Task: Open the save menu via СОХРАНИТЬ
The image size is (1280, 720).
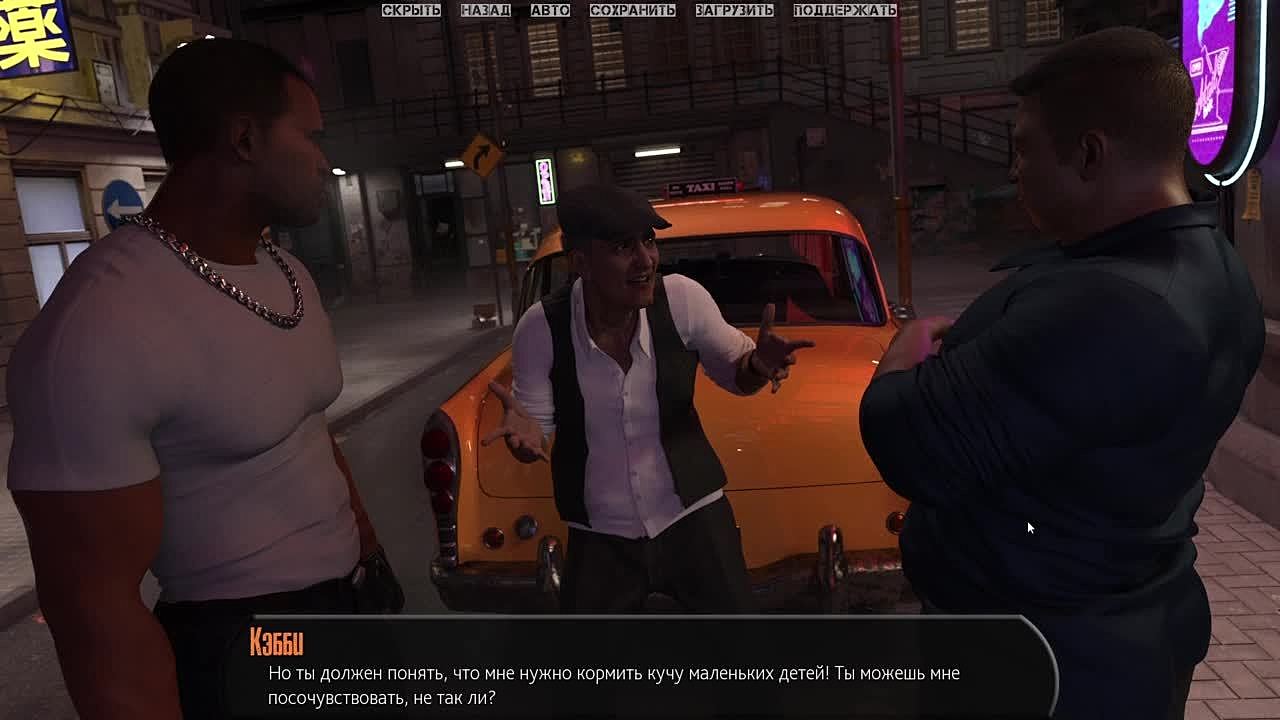Action: (632, 10)
